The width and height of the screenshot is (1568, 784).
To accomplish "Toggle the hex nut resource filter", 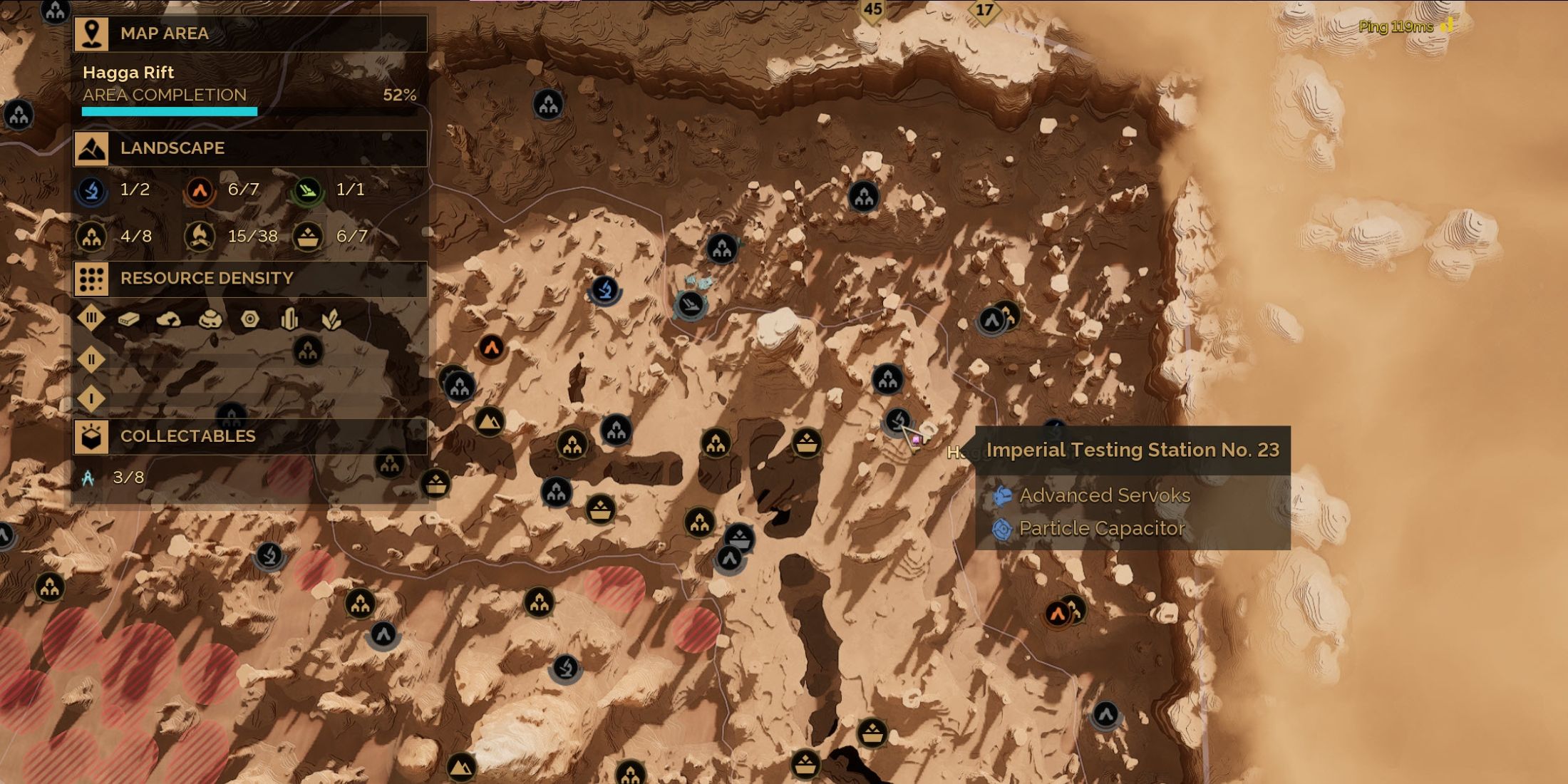I will click(249, 319).
